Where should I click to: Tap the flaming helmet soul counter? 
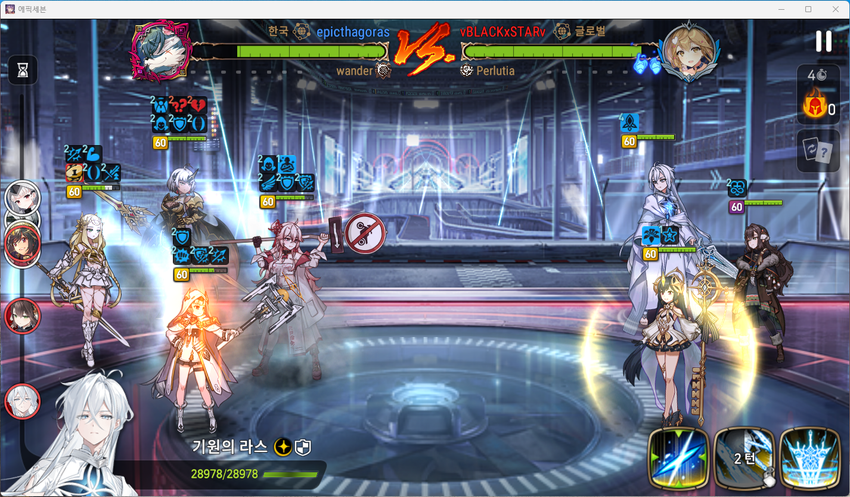815,106
